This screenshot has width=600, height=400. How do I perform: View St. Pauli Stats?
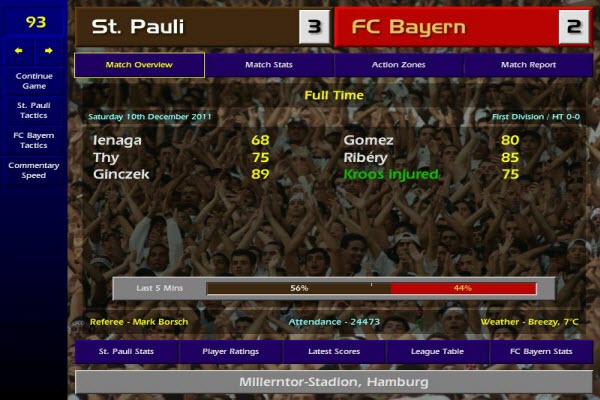point(126,352)
